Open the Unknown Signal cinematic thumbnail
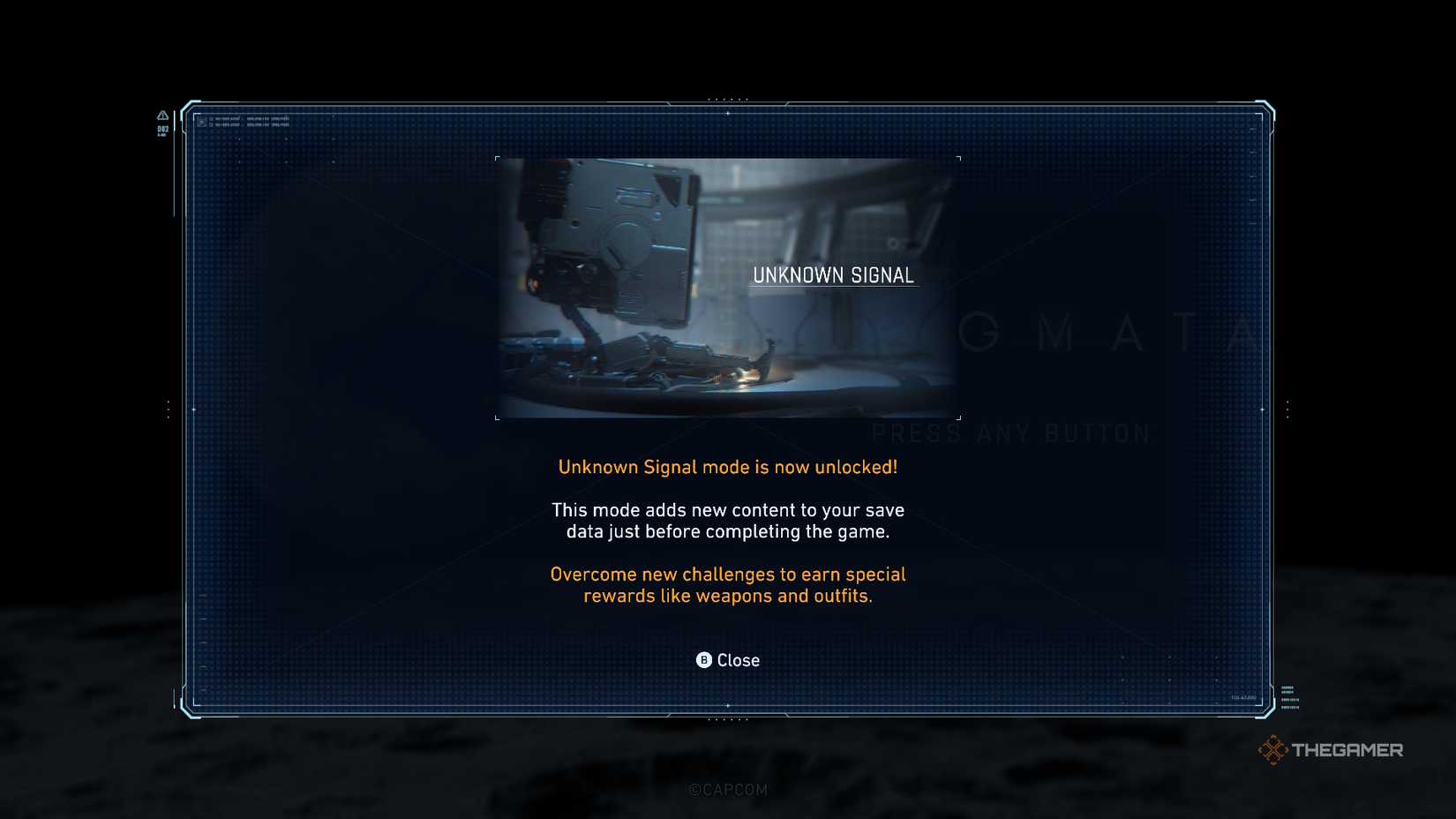 coord(729,287)
